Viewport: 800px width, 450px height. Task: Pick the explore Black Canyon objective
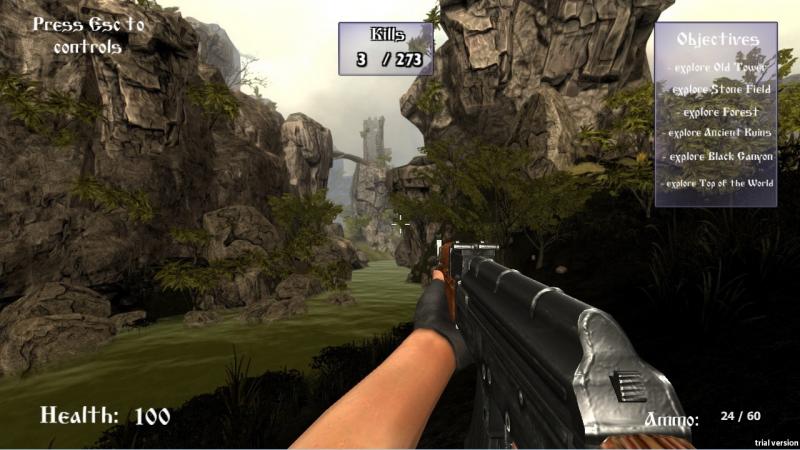(x=719, y=156)
